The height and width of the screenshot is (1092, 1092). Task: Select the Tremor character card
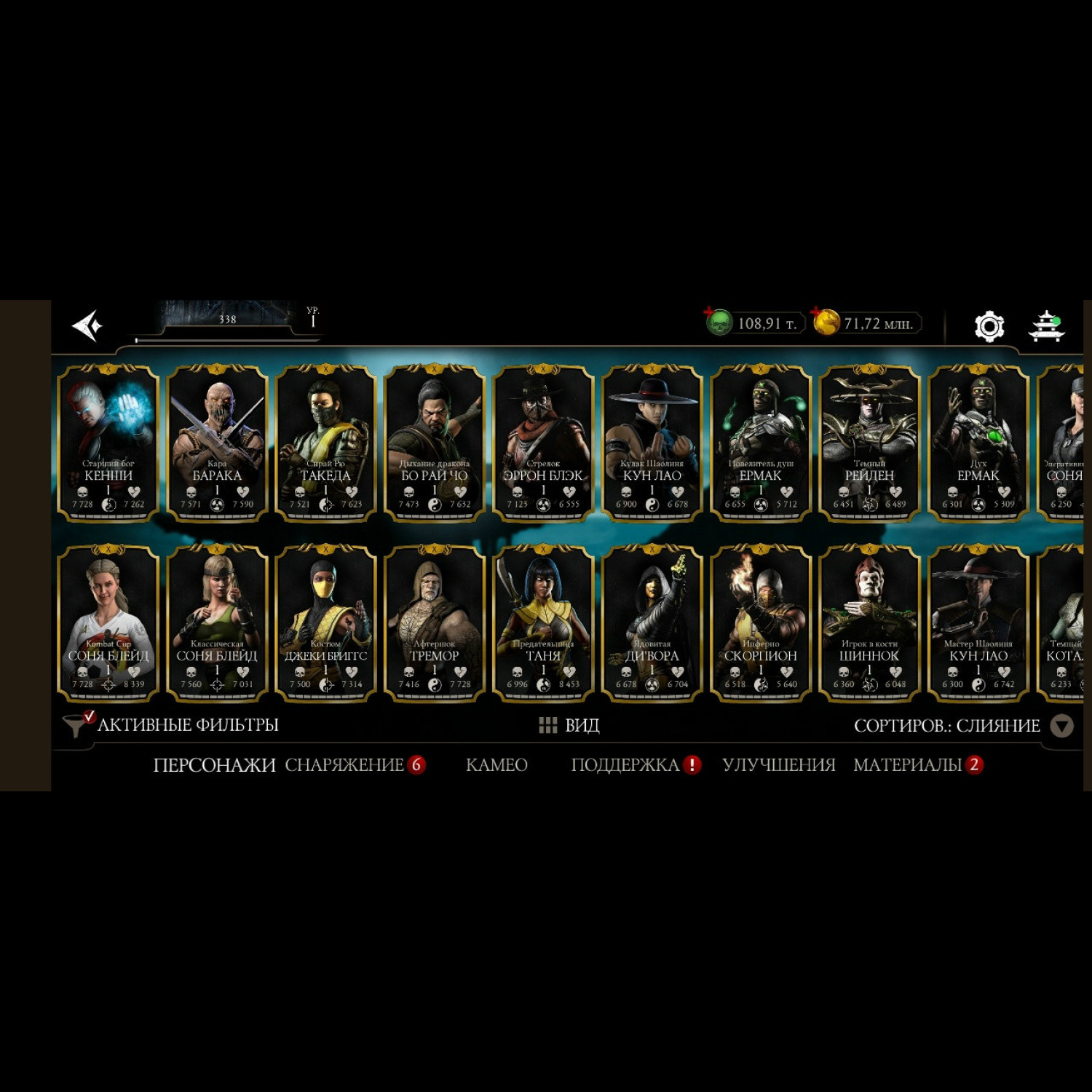click(435, 623)
